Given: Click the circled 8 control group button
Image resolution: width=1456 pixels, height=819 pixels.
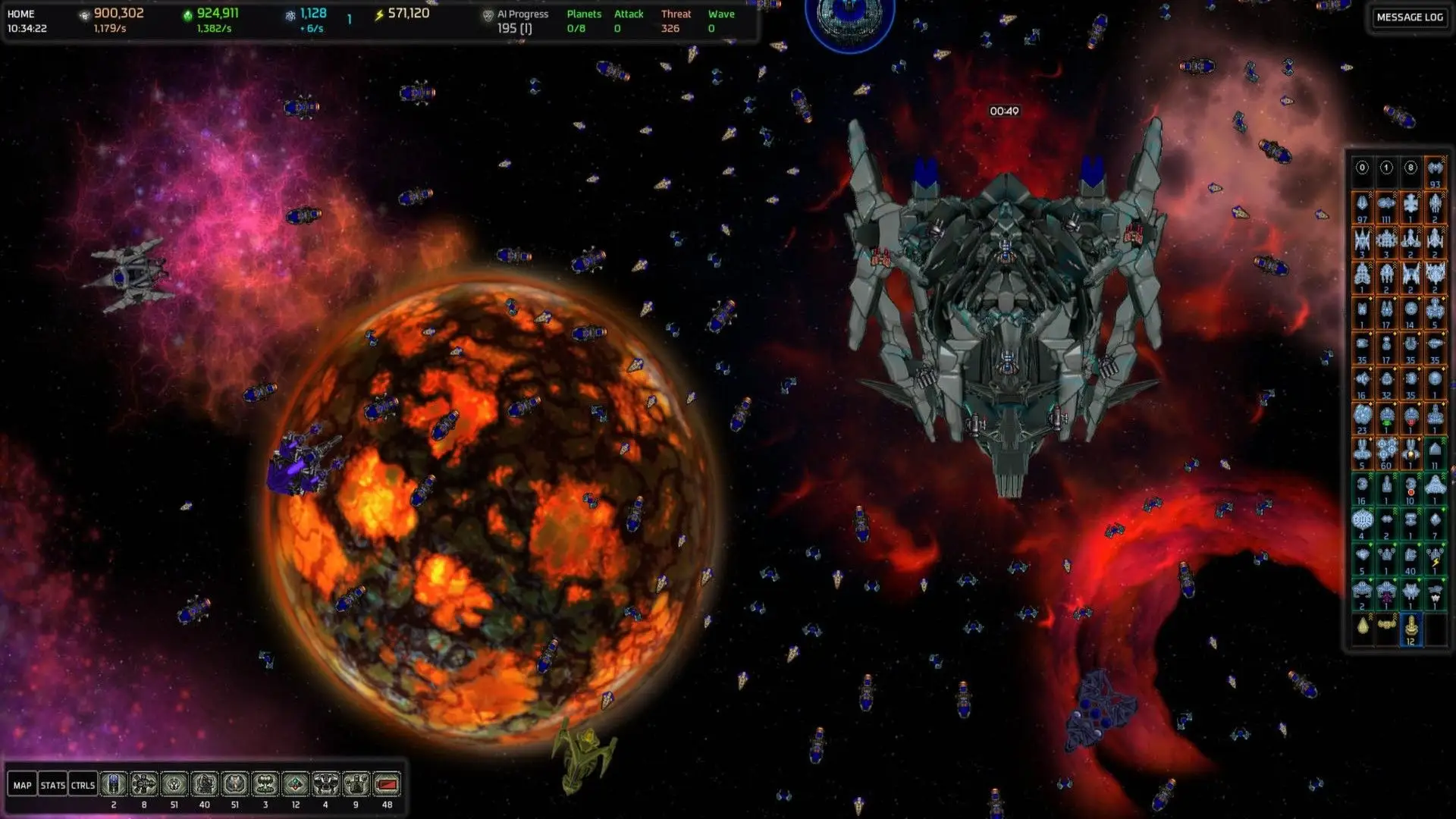Looking at the screenshot, I should point(1410,168).
